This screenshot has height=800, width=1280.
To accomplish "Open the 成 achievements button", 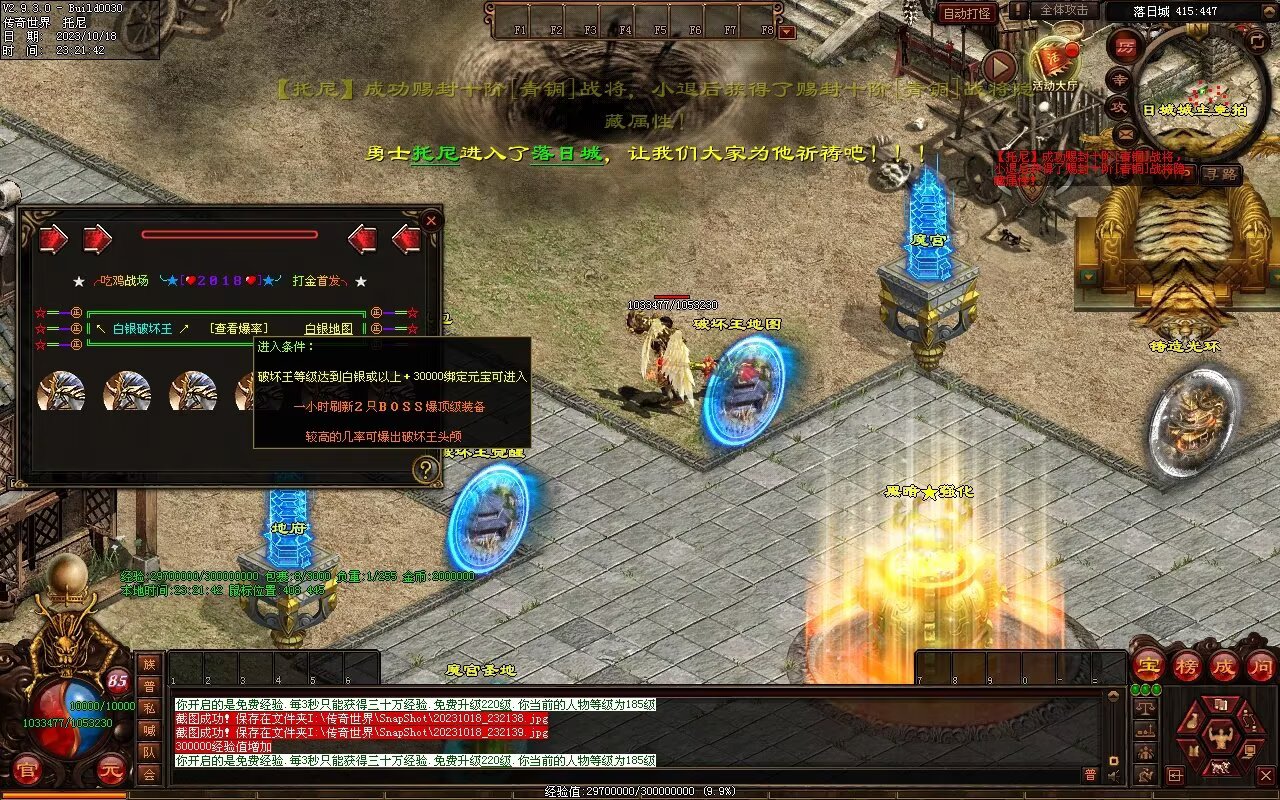I will pos(1224,665).
